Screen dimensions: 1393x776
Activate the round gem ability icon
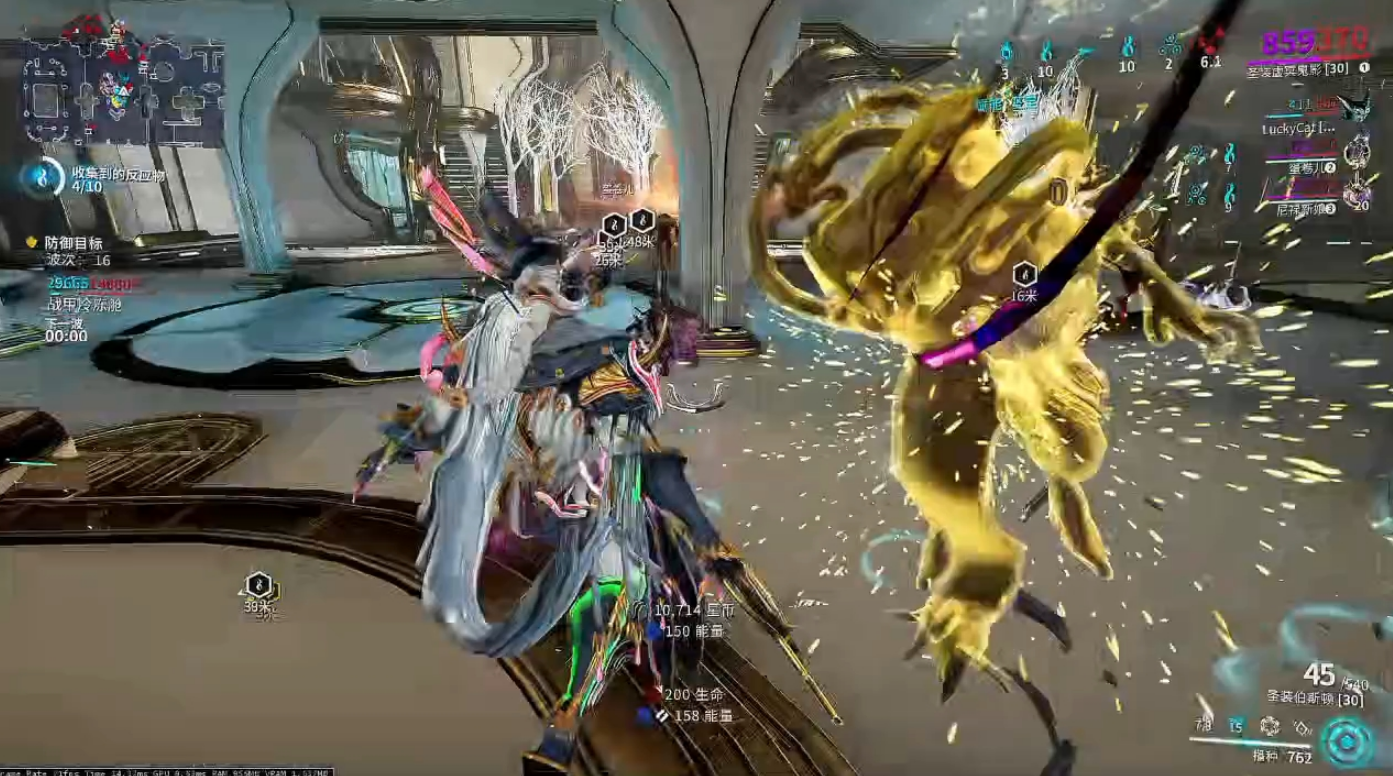(x=1269, y=727)
